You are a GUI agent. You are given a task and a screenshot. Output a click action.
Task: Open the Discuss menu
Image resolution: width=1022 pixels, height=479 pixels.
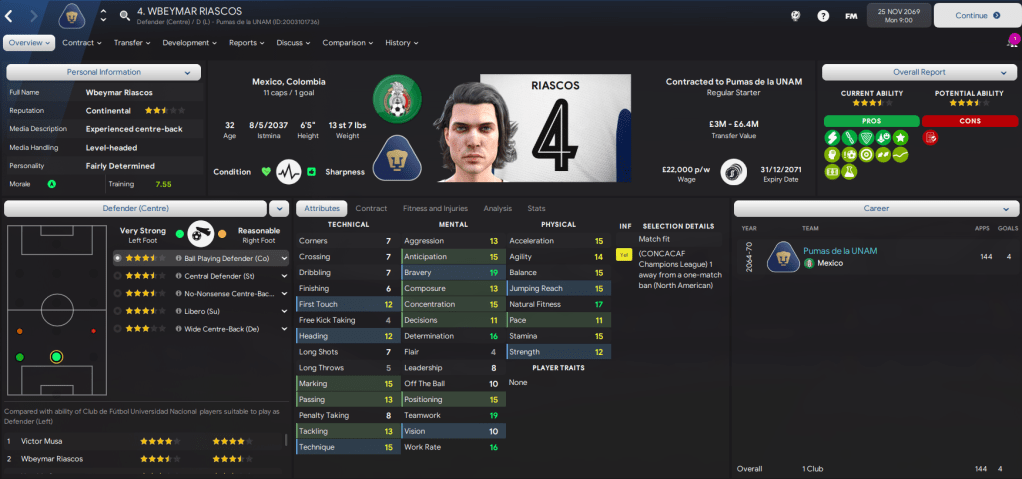pyautogui.click(x=293, y=43)
